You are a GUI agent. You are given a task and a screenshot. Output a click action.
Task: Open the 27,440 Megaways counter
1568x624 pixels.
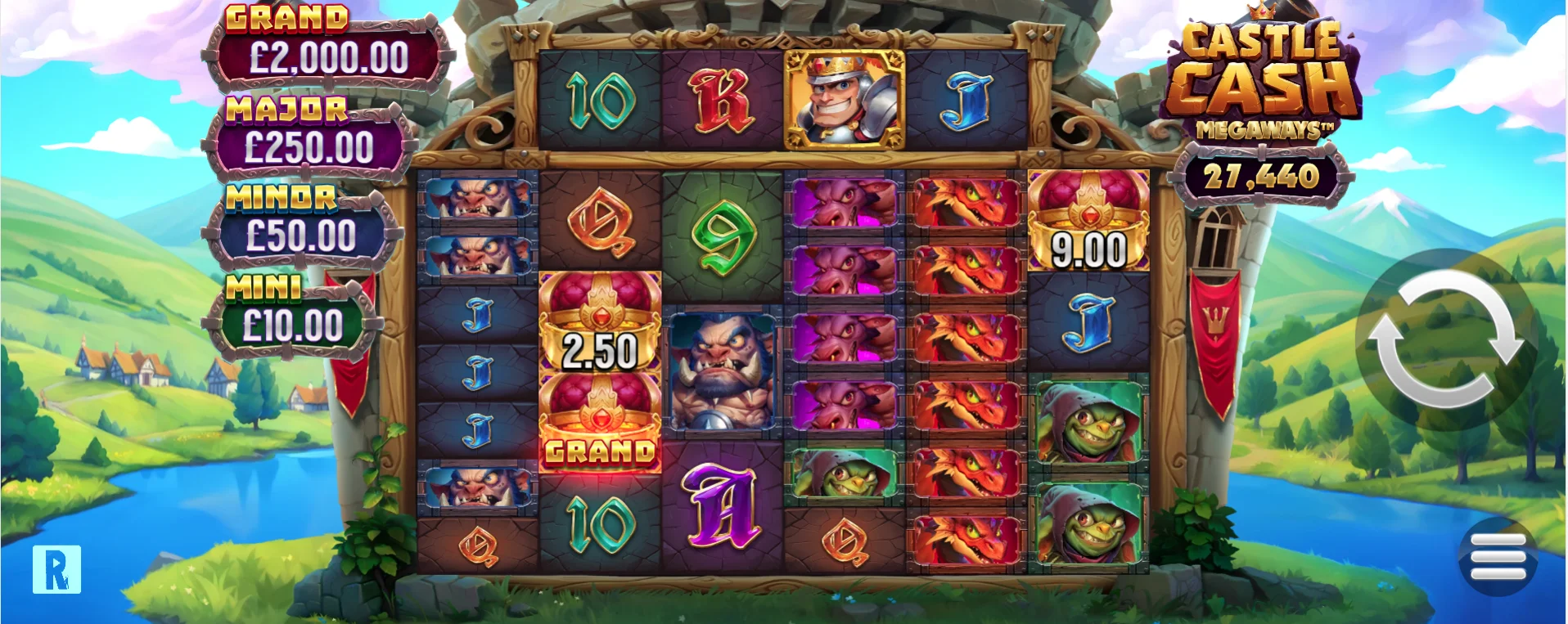1263,174
